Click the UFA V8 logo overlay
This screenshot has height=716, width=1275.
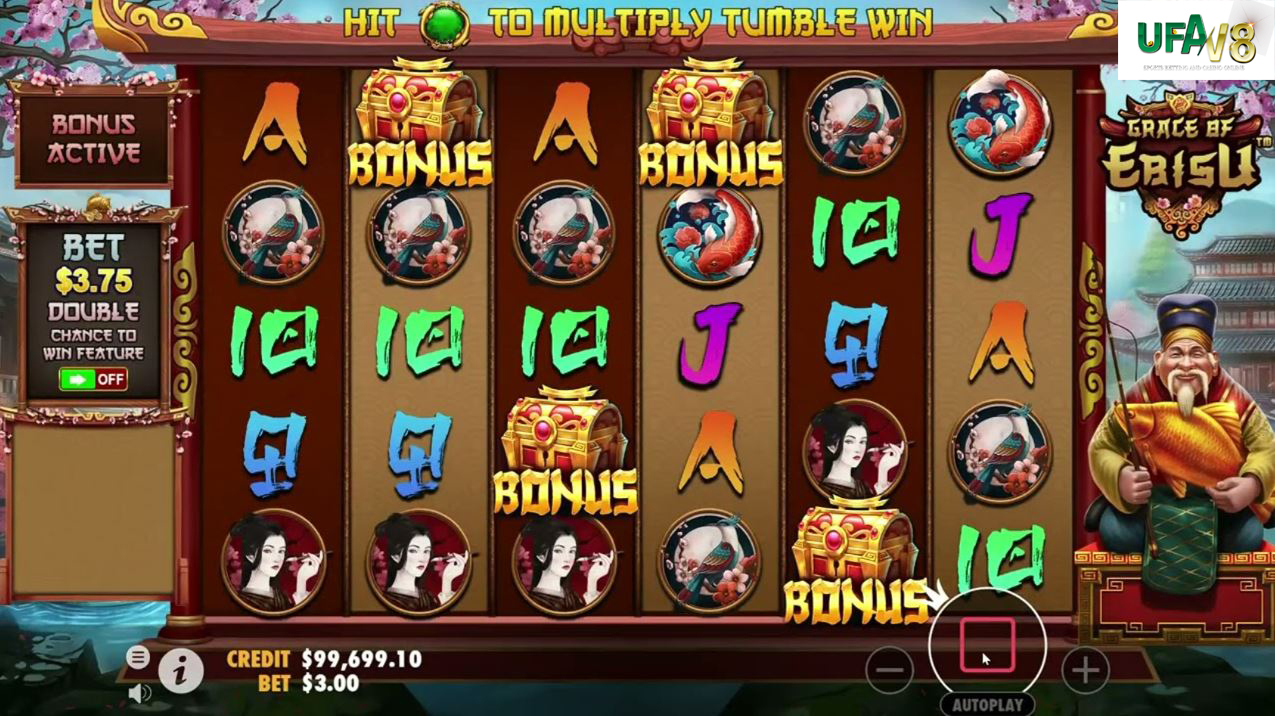tap(1195, 40)
